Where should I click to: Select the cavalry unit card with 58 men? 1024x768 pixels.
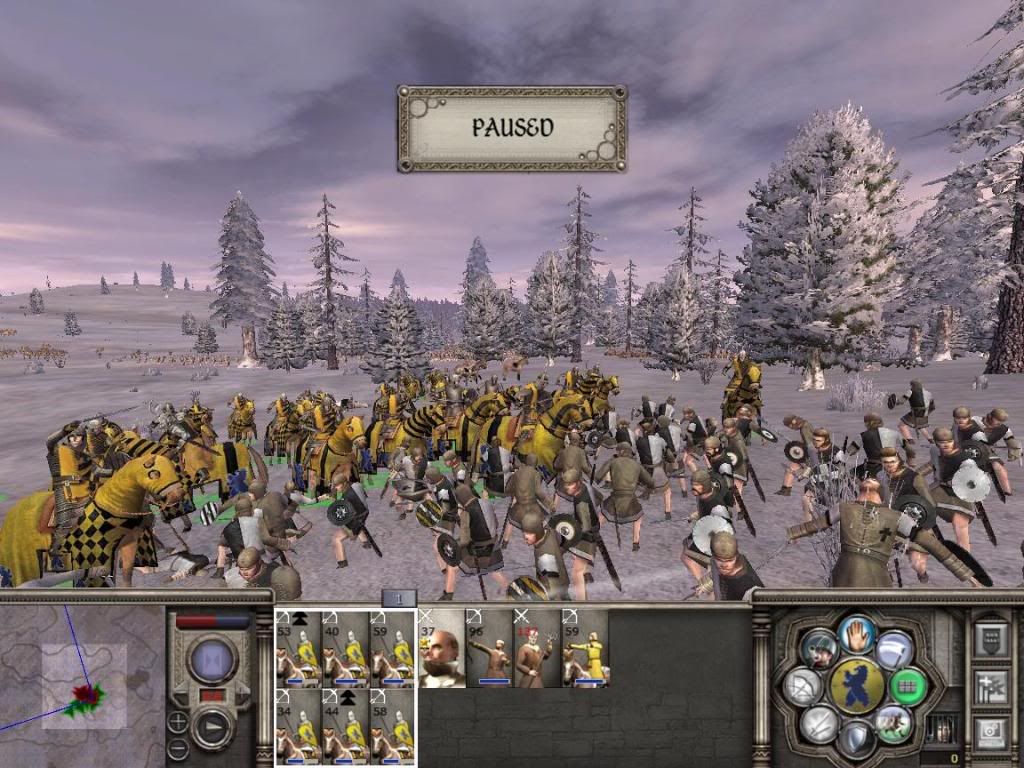392,727
